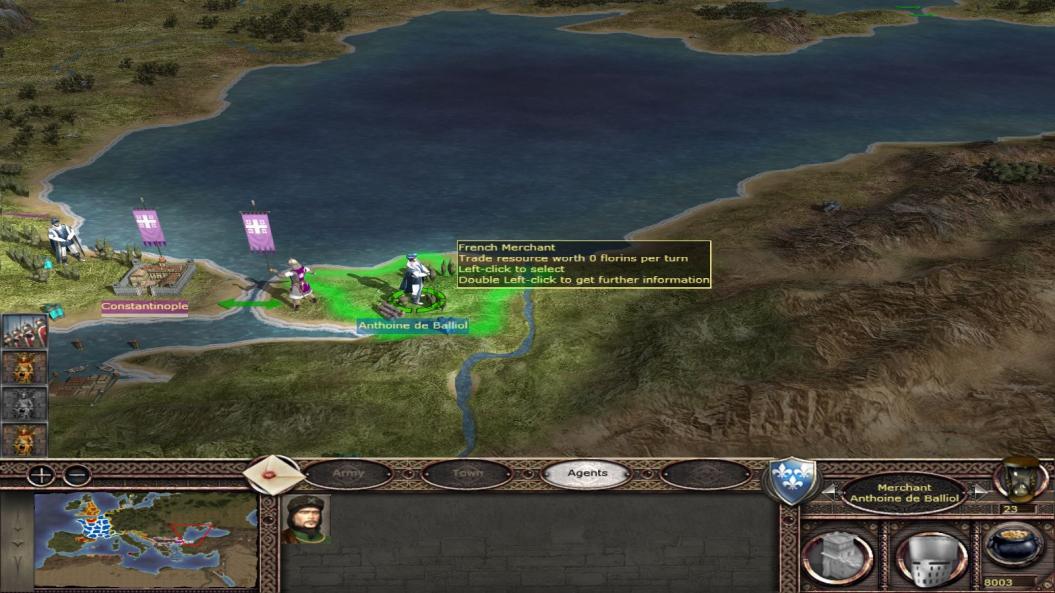1055x593 pixels.
Task: End the turn with the hourglass
Action: pyautogui.click(x=1018, y=480)
